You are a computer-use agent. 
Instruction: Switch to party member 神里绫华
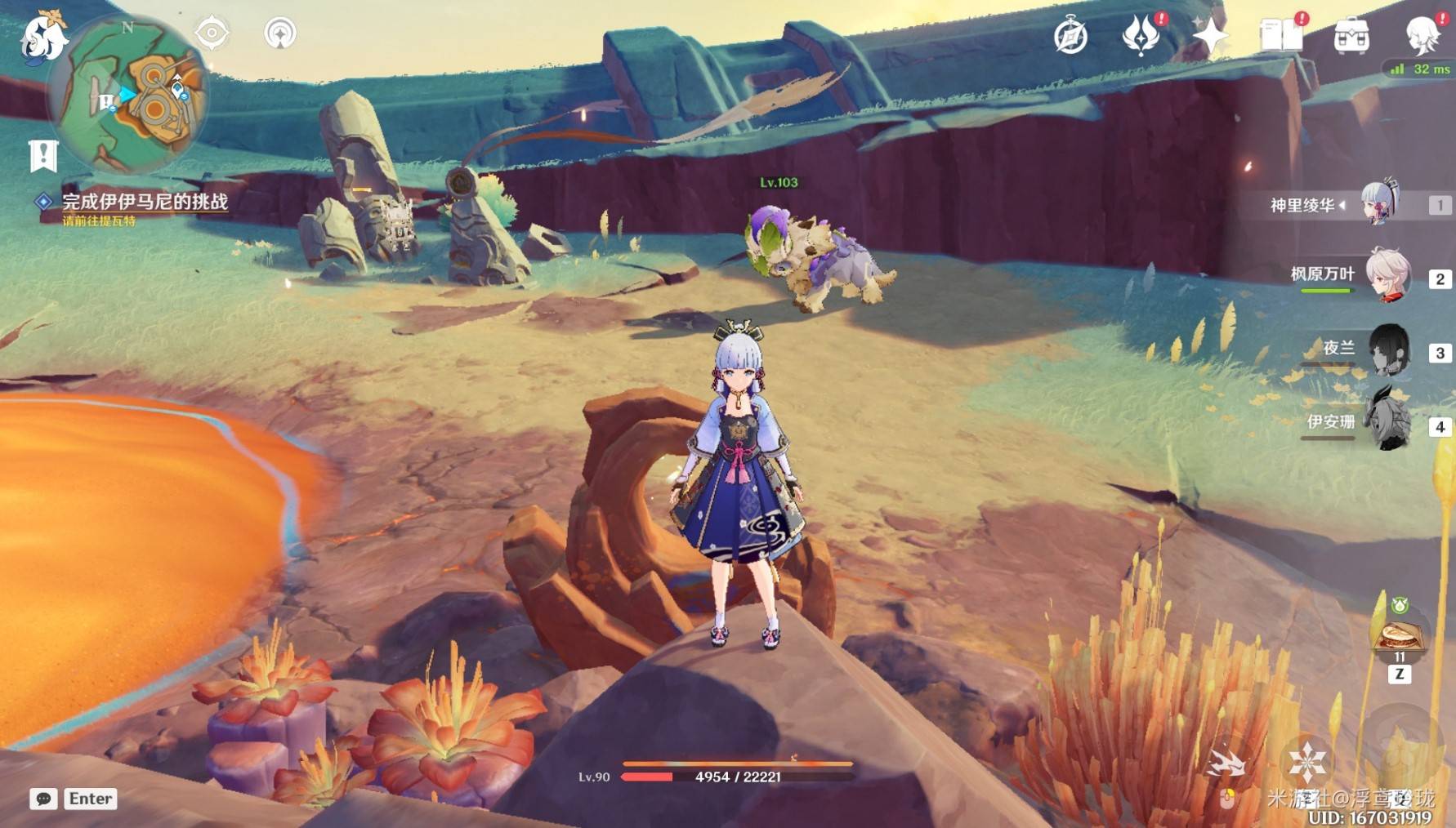coord(1380,204)
